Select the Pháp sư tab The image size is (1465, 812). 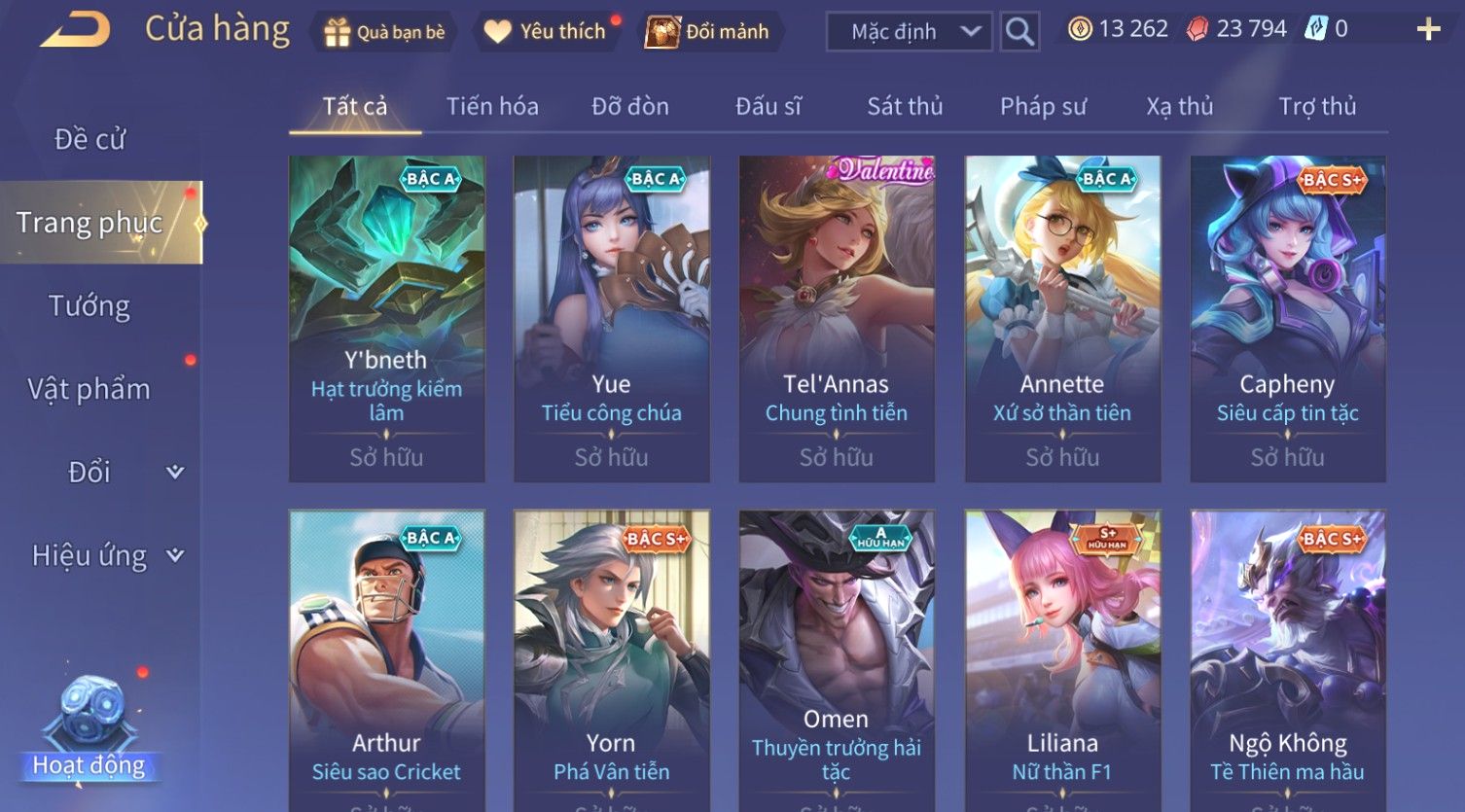(x=1043, y=106)
